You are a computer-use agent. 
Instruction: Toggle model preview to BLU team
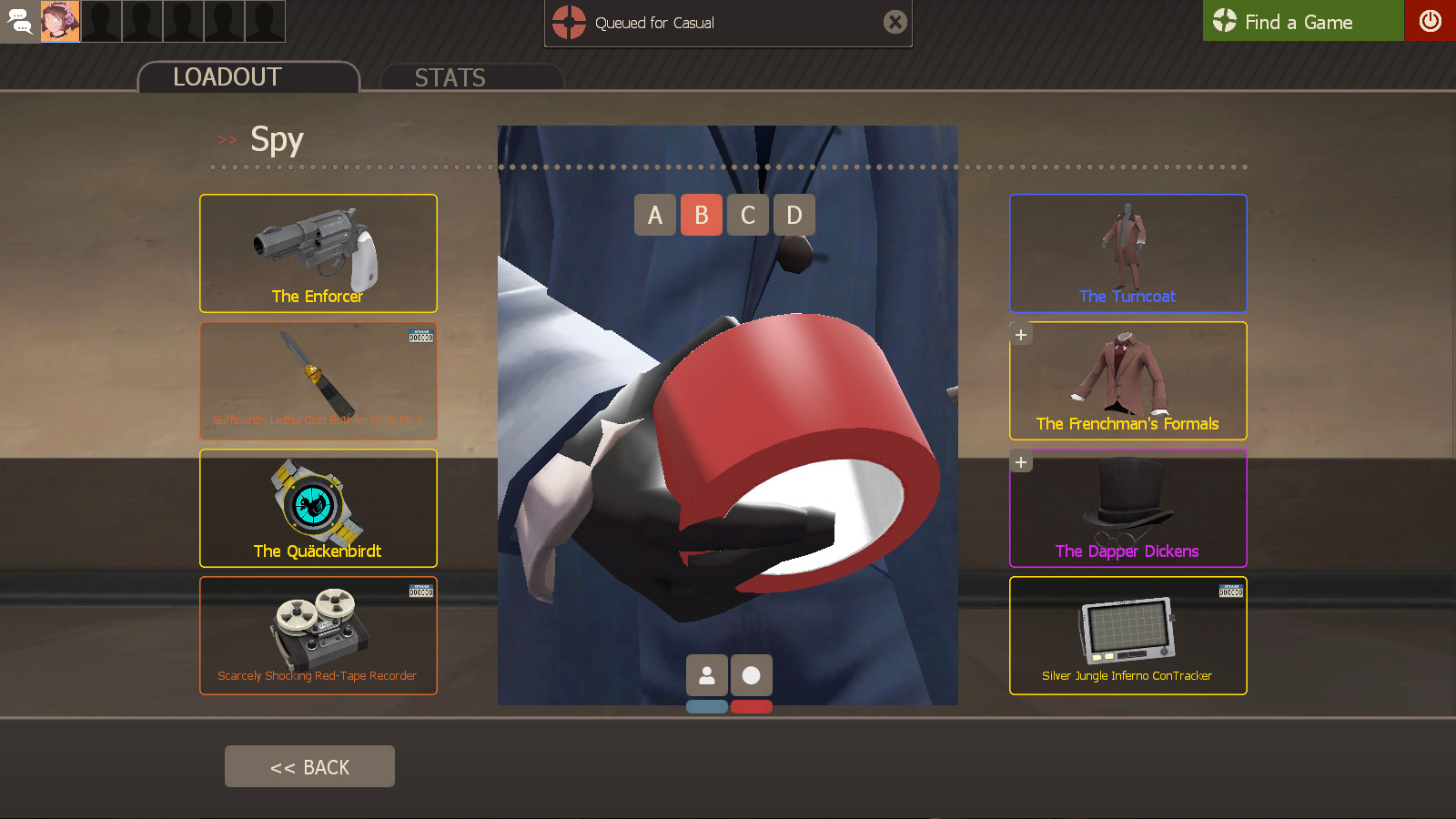click(x=708, y=706)
